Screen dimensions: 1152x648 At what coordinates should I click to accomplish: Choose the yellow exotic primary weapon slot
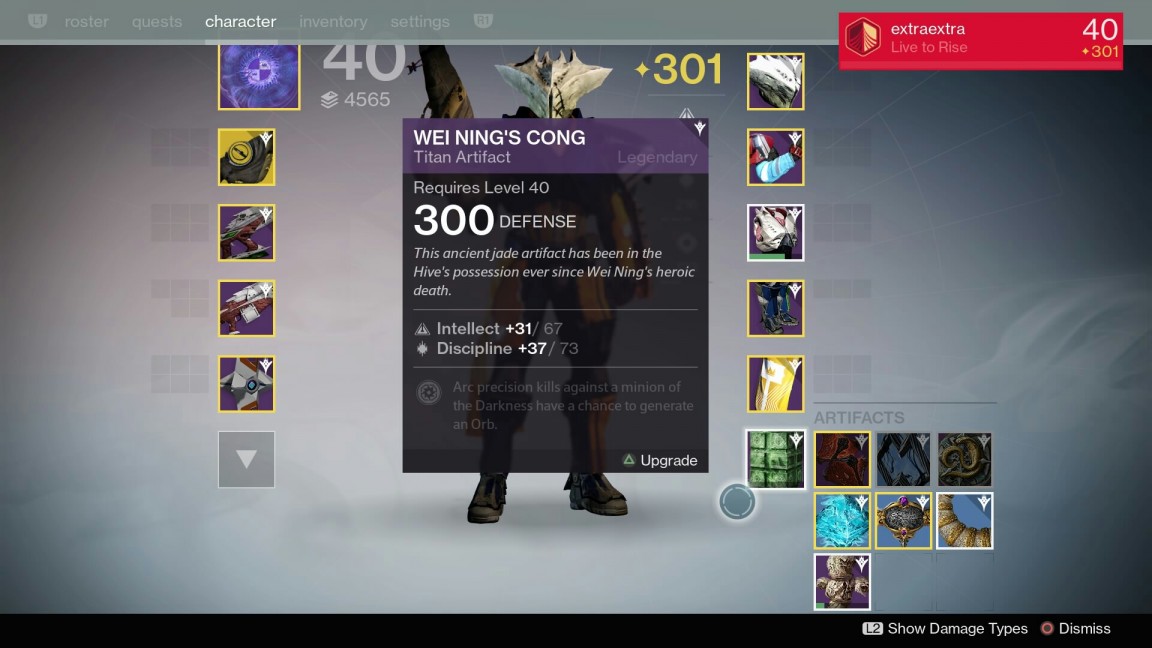coord(246,157)
